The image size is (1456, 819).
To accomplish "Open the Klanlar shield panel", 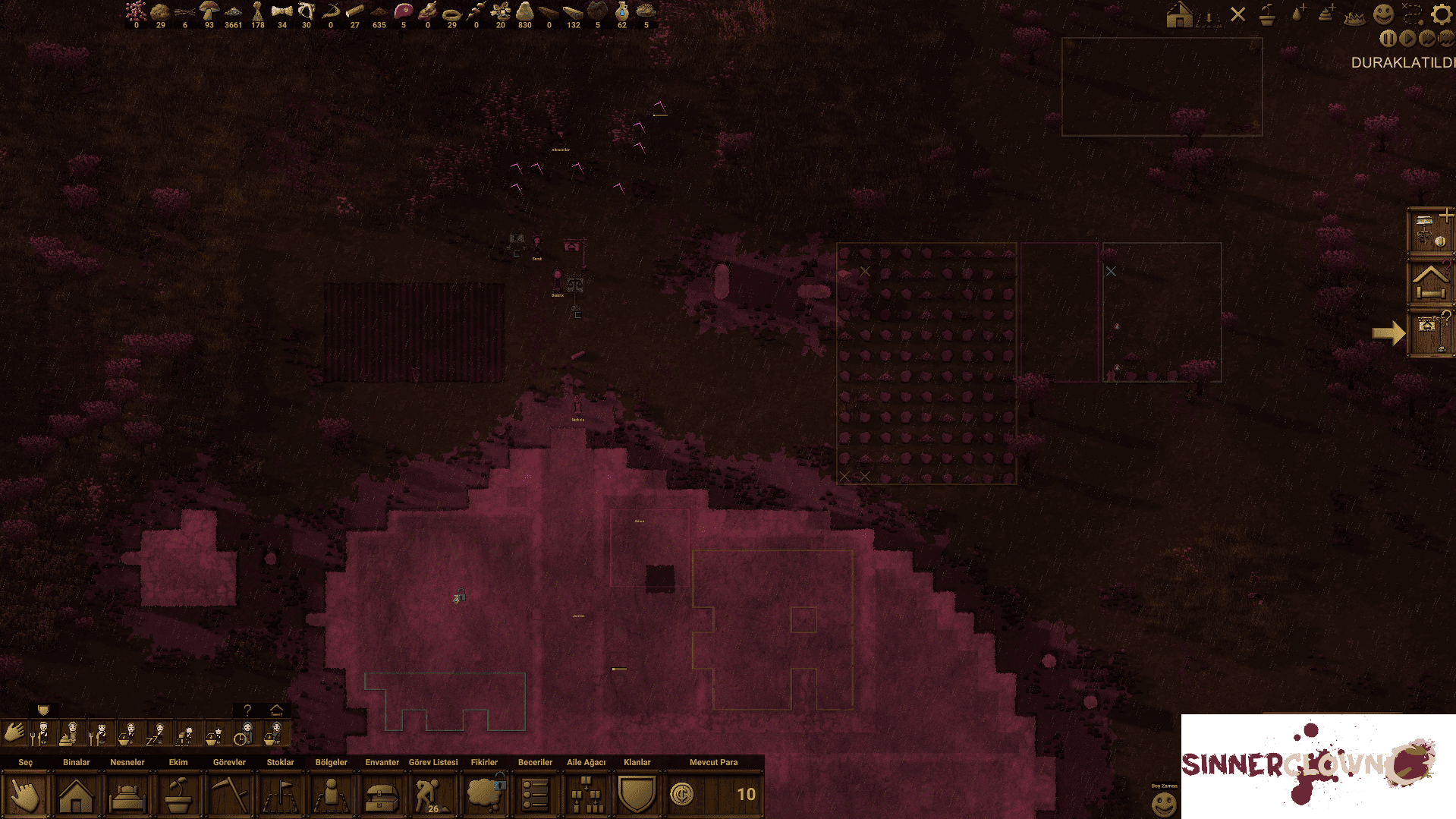I will point(637,795).
